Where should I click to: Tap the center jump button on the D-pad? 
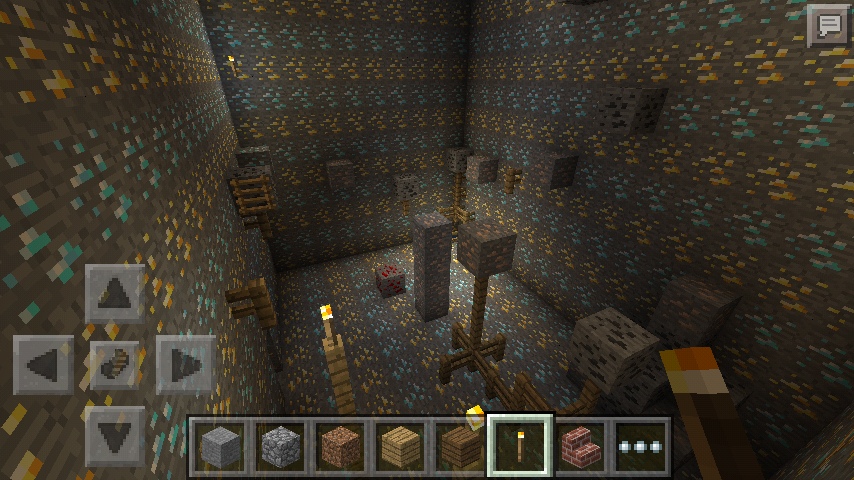pos(115,364)
